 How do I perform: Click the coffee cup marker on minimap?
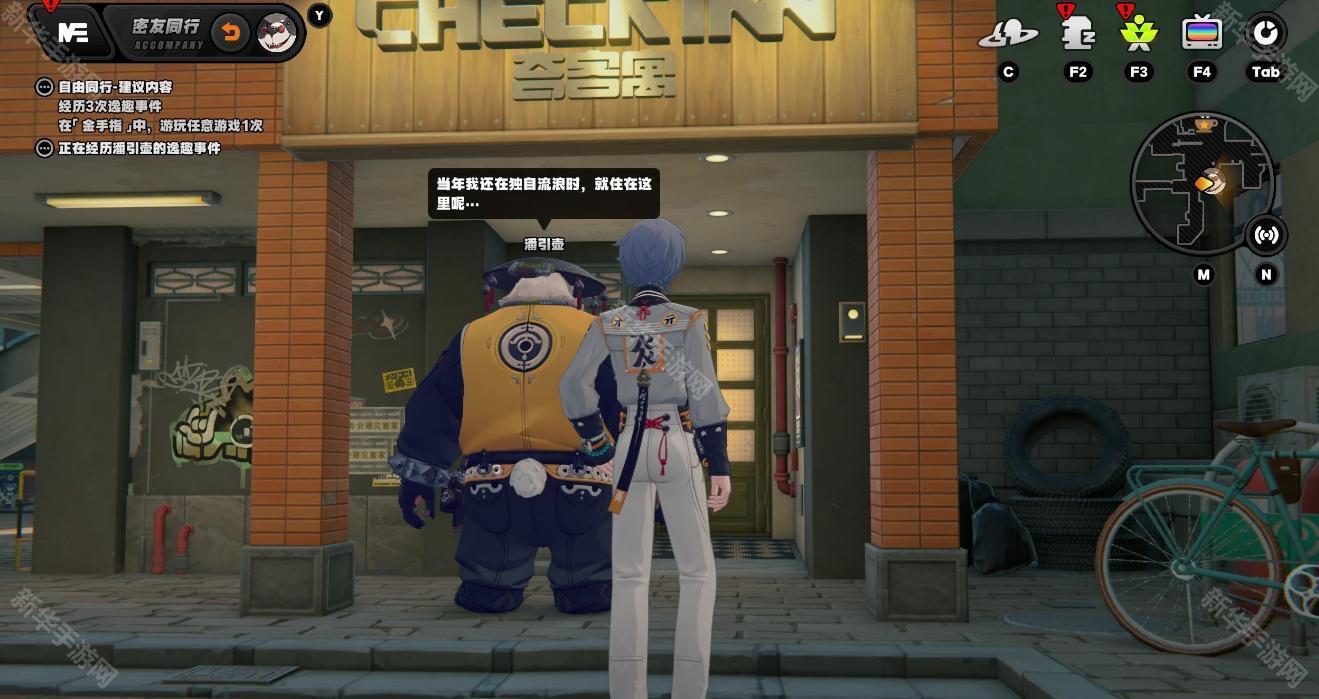(x=1204, y=125)
